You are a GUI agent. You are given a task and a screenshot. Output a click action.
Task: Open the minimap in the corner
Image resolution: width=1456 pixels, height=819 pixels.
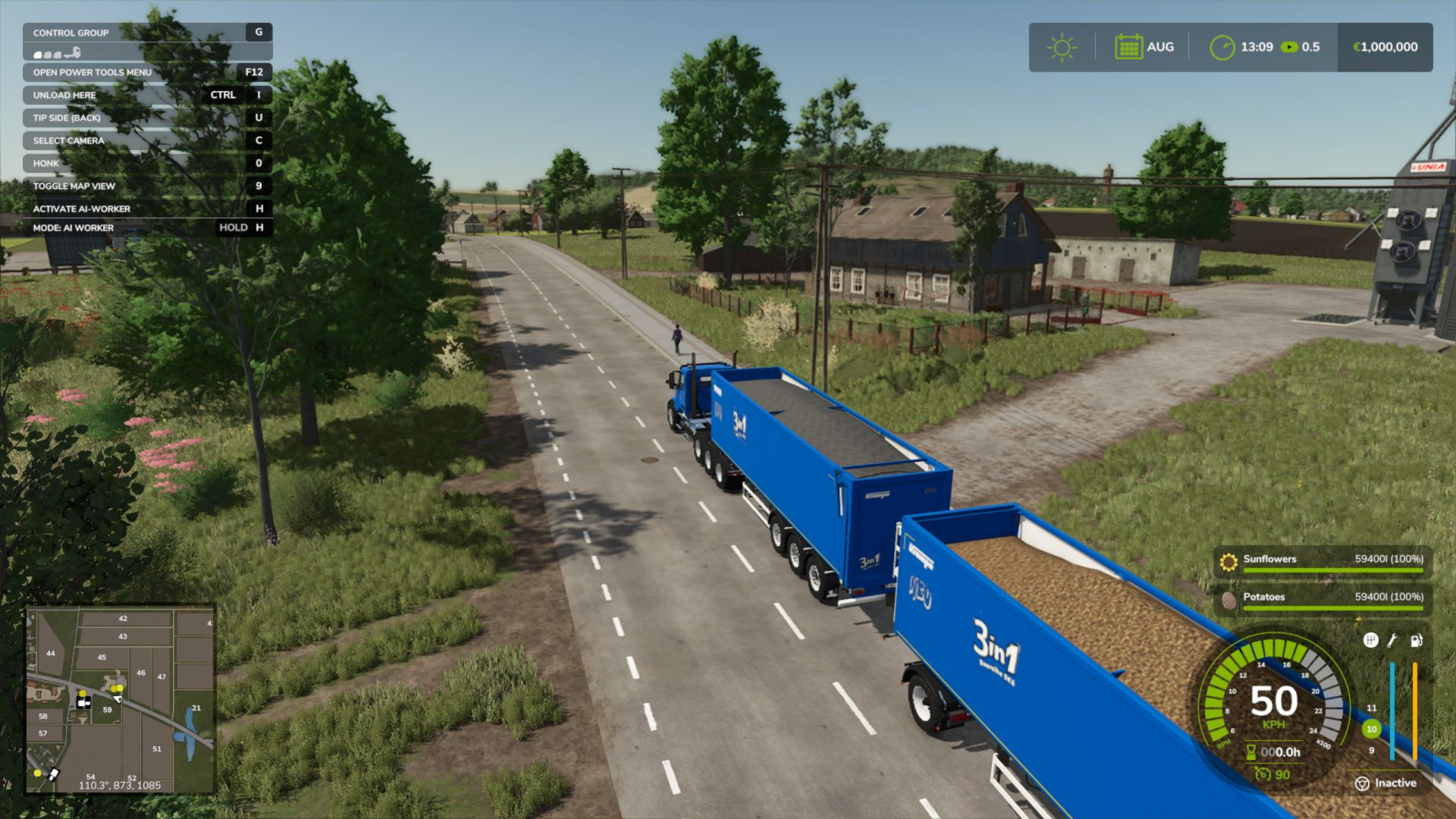(121, 699)
